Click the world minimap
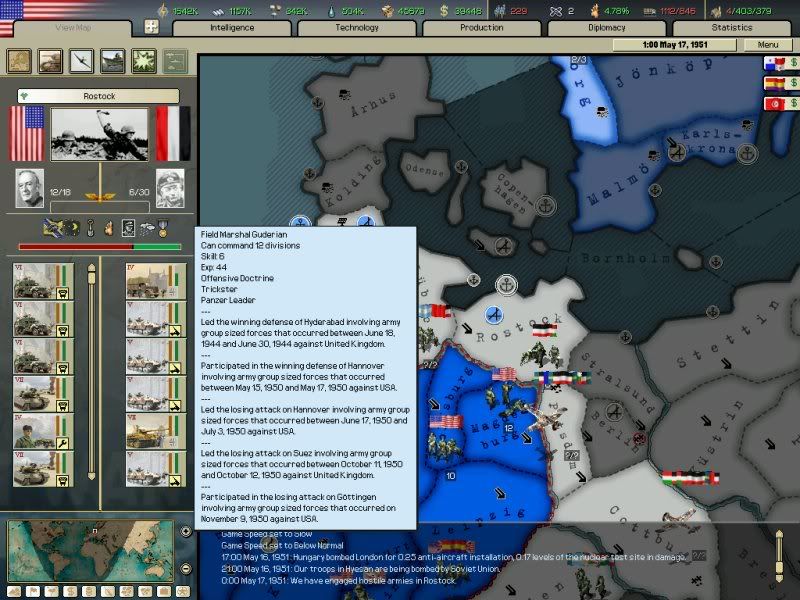Viewport: 800px width, 600px height. tap(92, 550)
